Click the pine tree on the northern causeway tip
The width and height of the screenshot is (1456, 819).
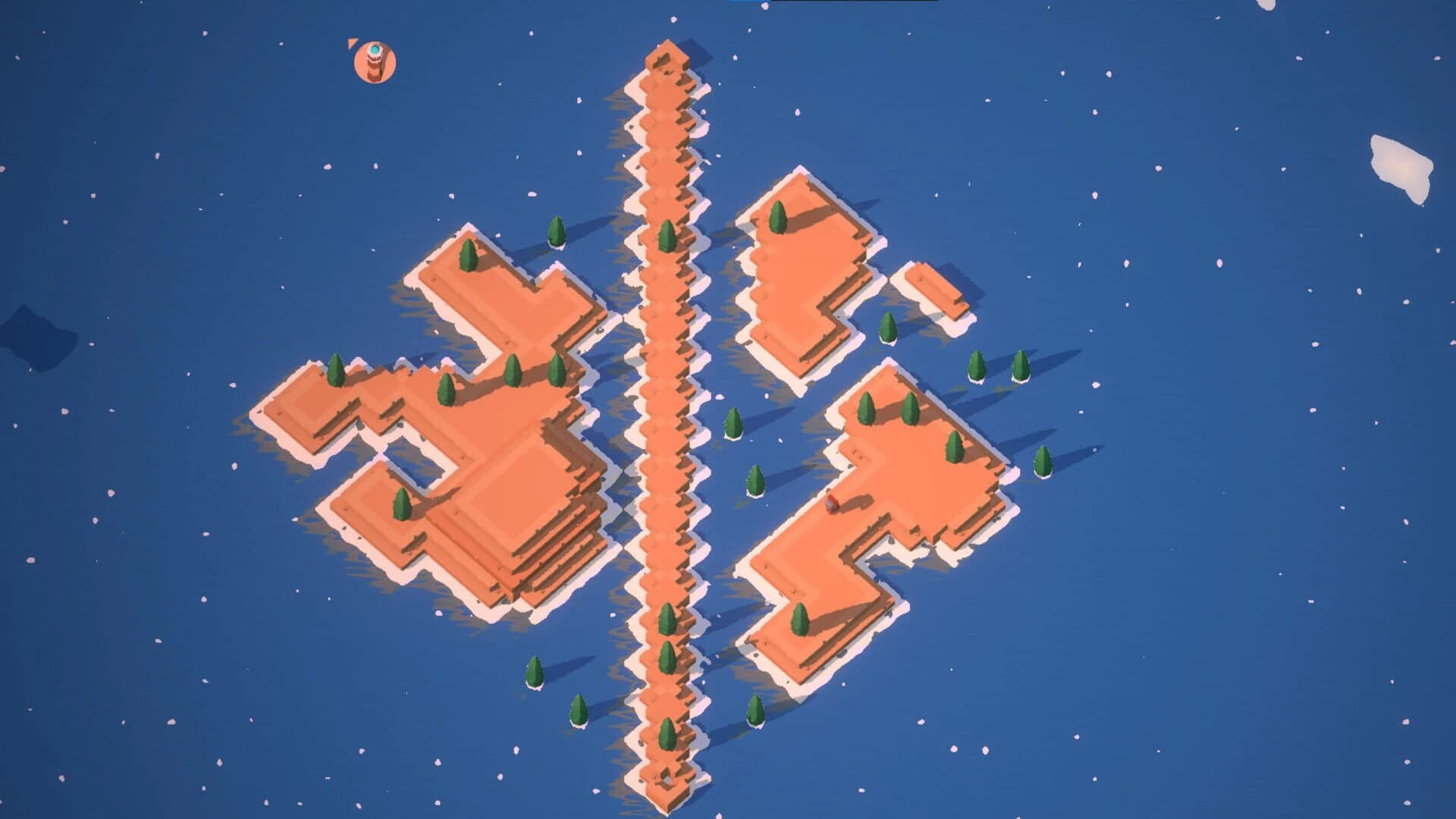(x=667, y=235)
